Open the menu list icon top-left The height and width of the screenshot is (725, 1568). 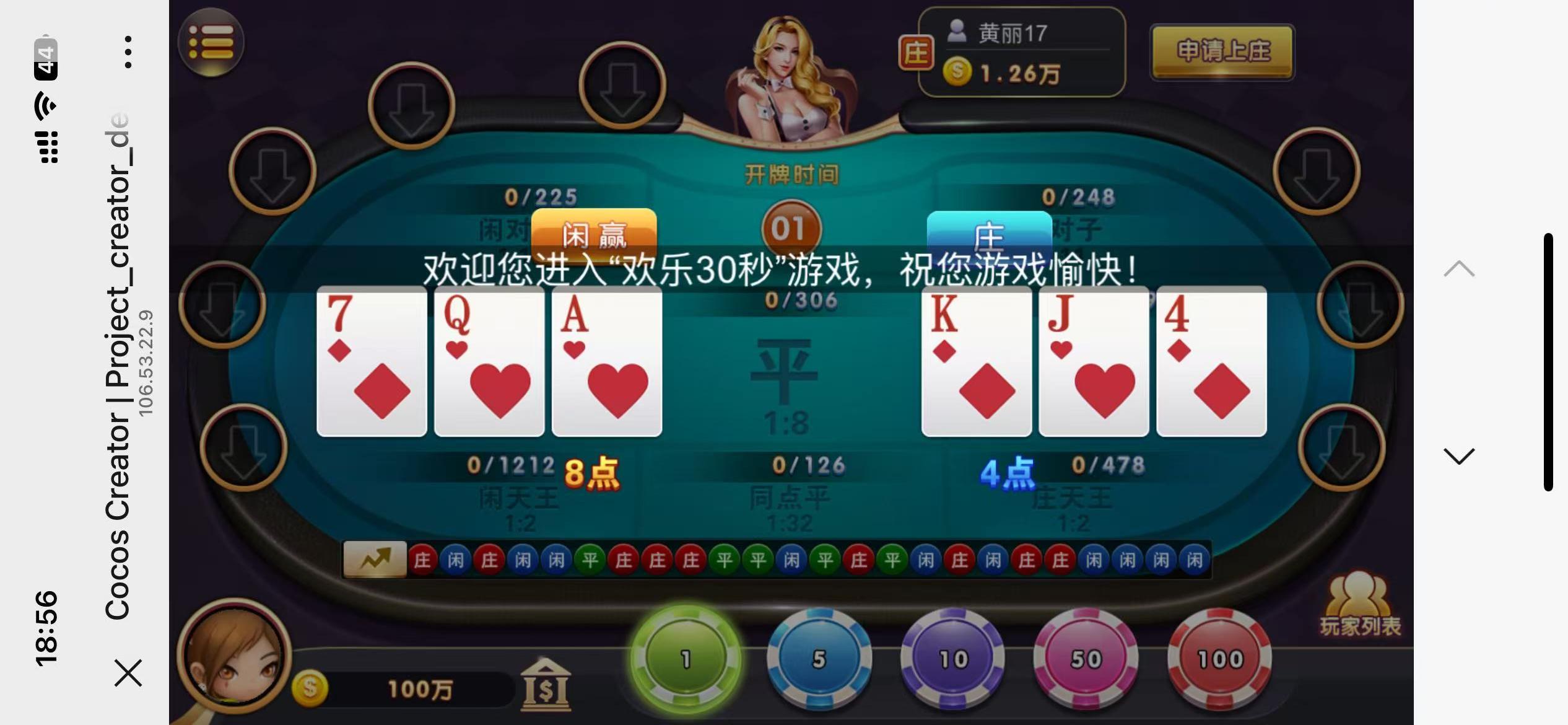(211, 42)
